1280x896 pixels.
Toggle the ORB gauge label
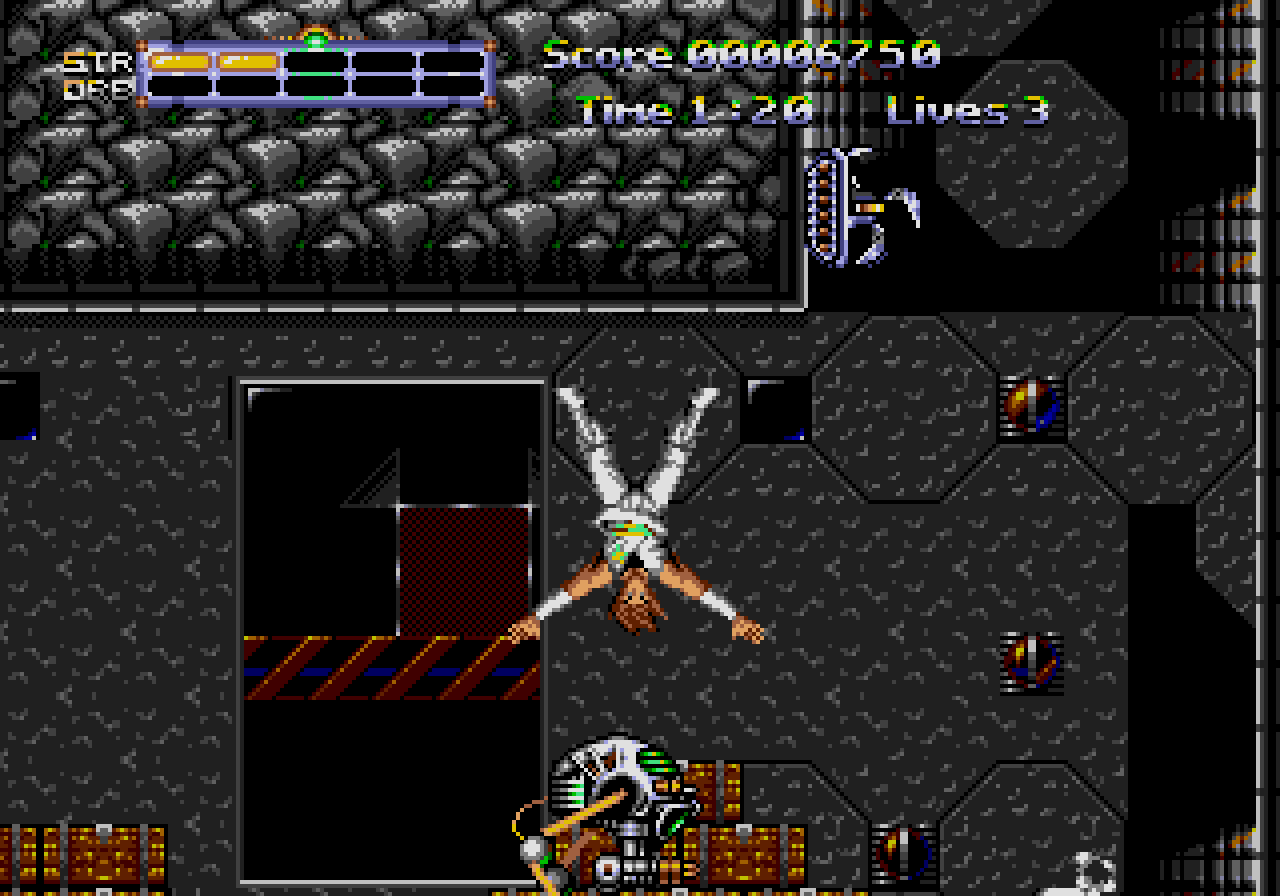94,89
